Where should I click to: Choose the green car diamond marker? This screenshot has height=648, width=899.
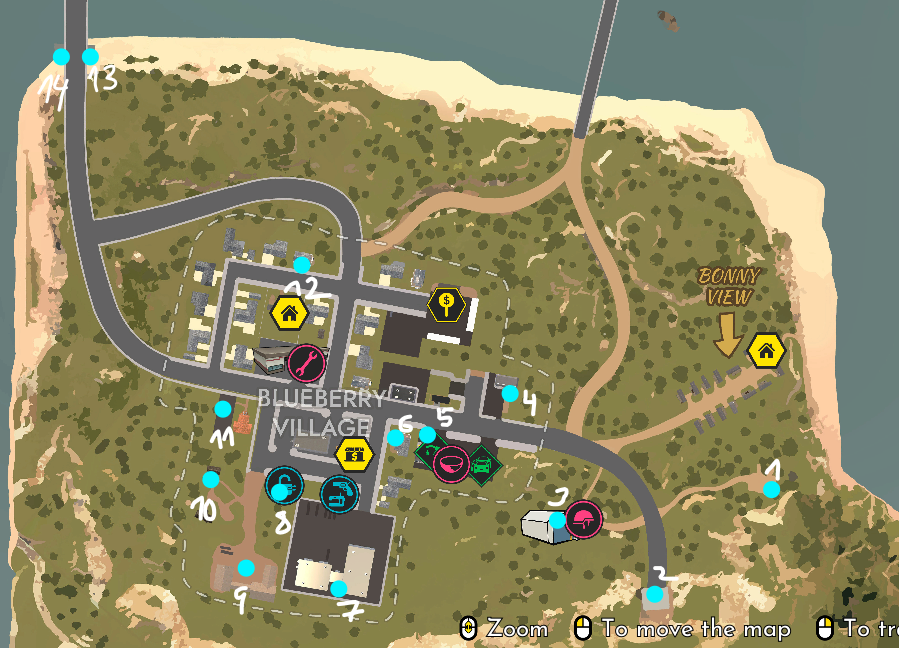(x=483, y=465)
